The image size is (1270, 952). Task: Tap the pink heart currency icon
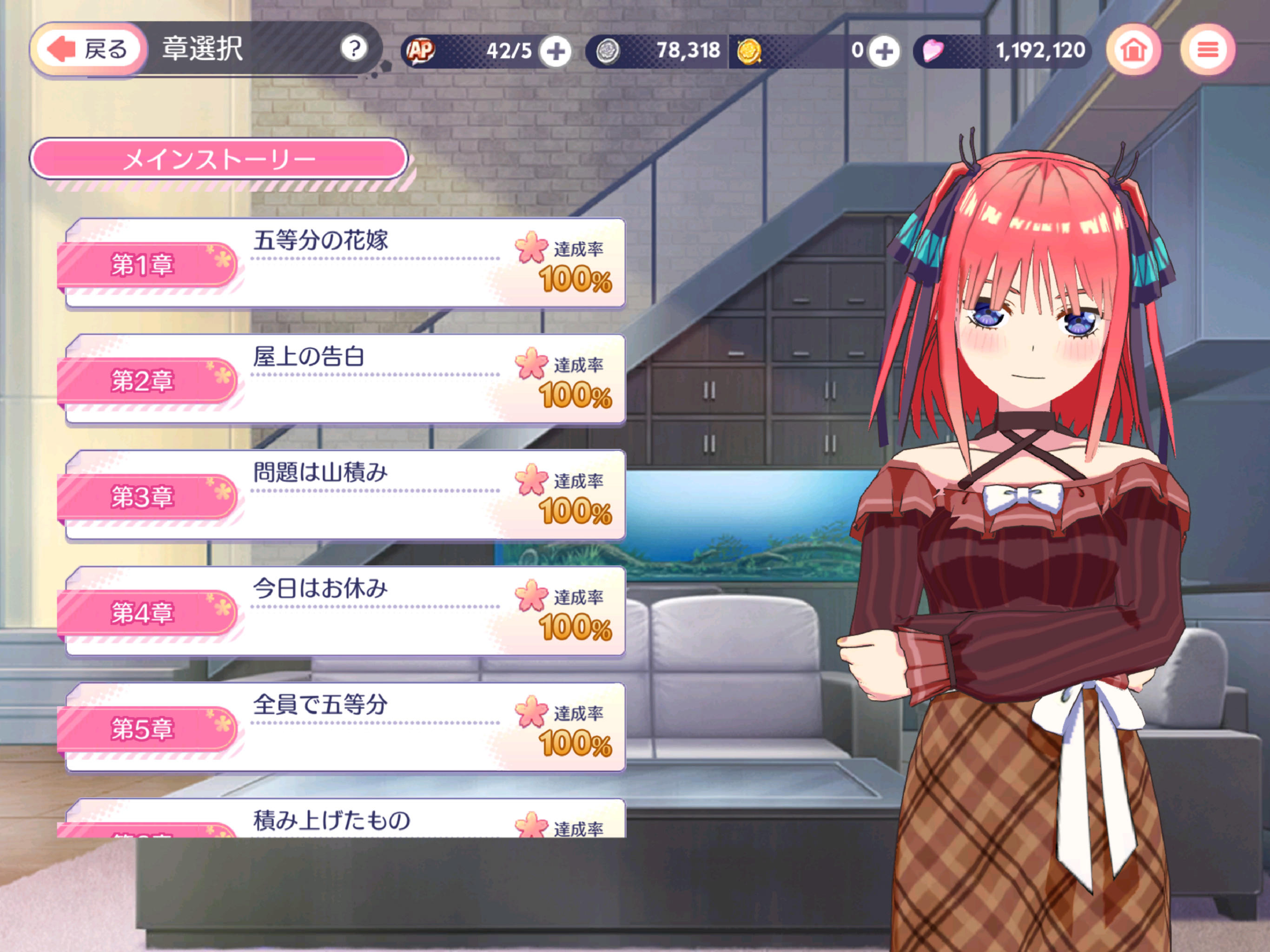[933, 51]
